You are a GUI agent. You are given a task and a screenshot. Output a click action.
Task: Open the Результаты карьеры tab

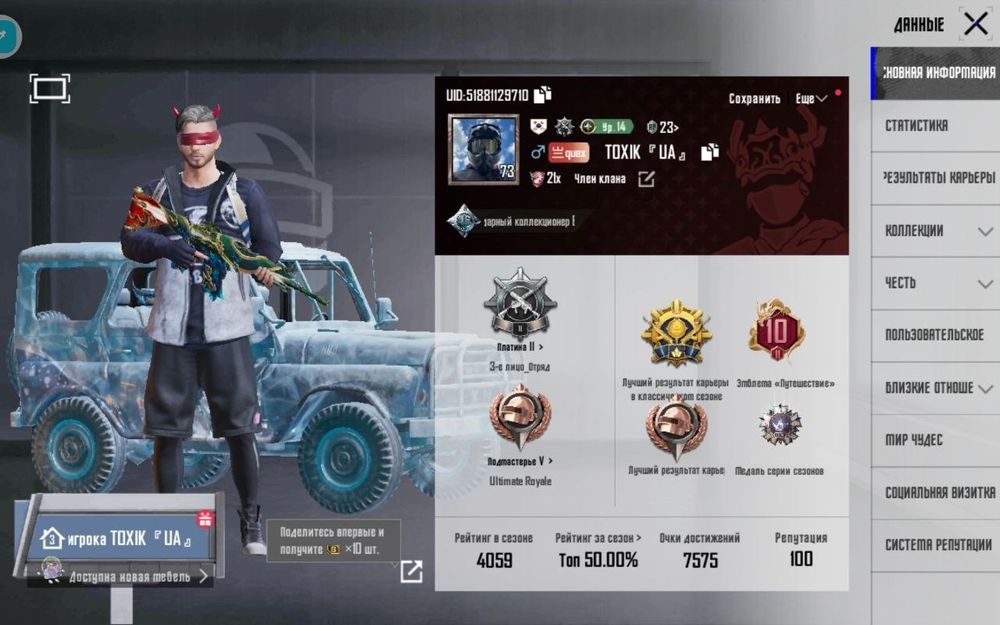[x=938, y=178]
